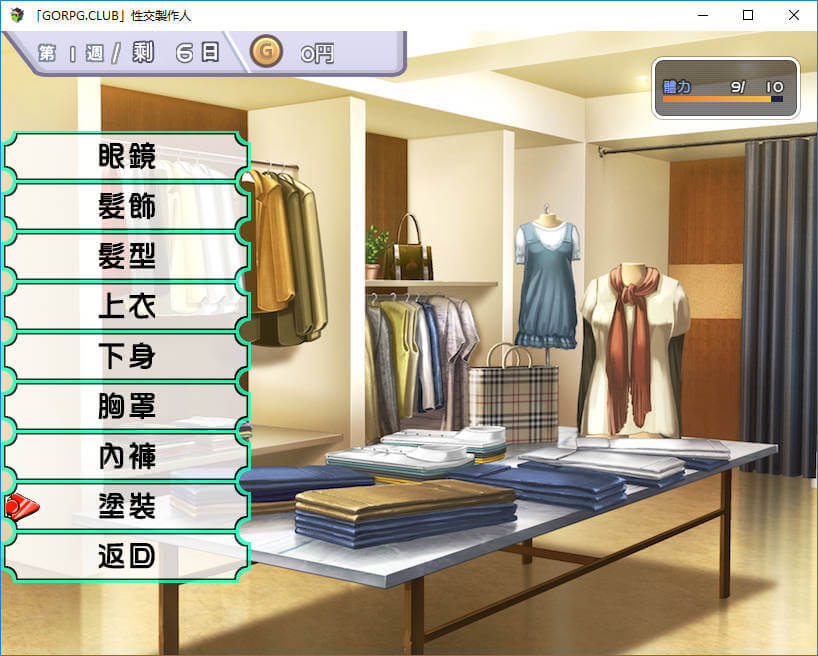Choose the 髮型 option

pos(127,257)
